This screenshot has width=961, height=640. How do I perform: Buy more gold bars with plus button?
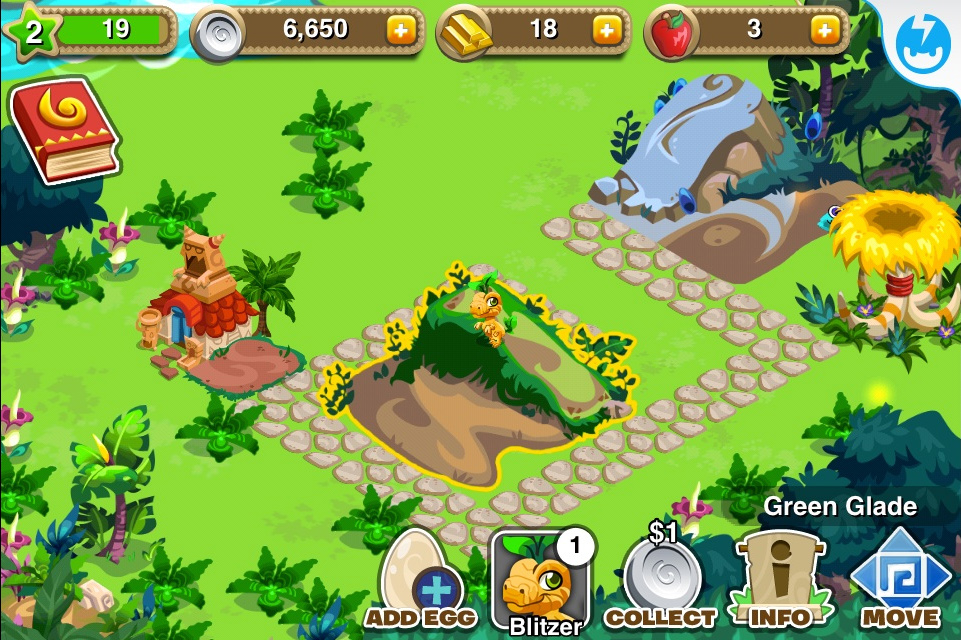[606, 31]
